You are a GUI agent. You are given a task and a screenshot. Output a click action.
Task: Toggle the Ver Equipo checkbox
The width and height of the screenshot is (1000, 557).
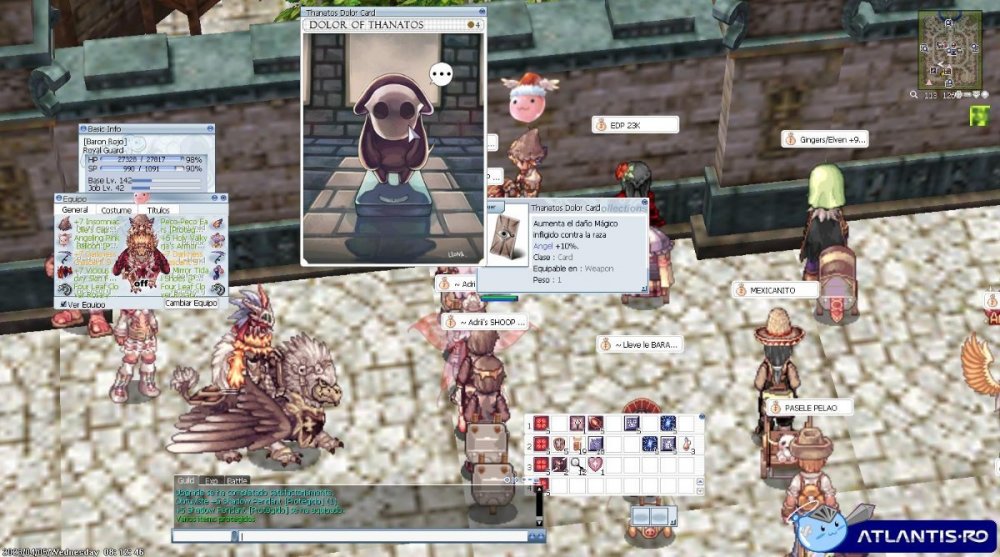63,303
